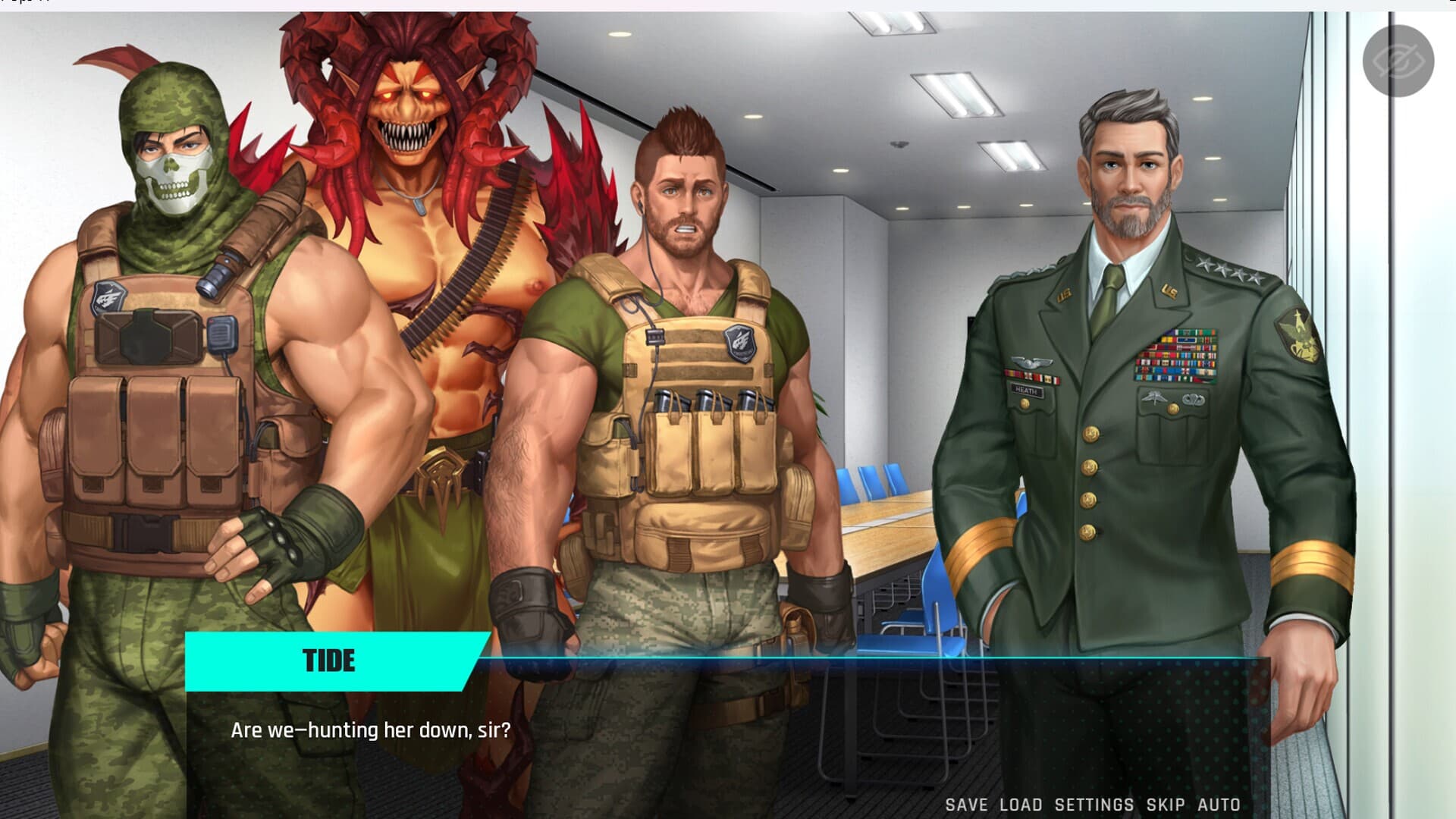Viewport: 1456px width, 819px height.
Task: Click the cyan TIDE name banner
Action: 330,660
